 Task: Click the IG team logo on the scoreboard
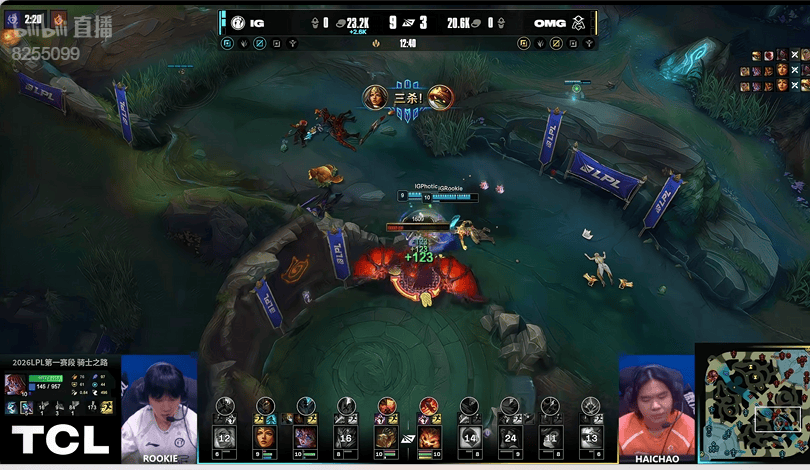[238, 22]
